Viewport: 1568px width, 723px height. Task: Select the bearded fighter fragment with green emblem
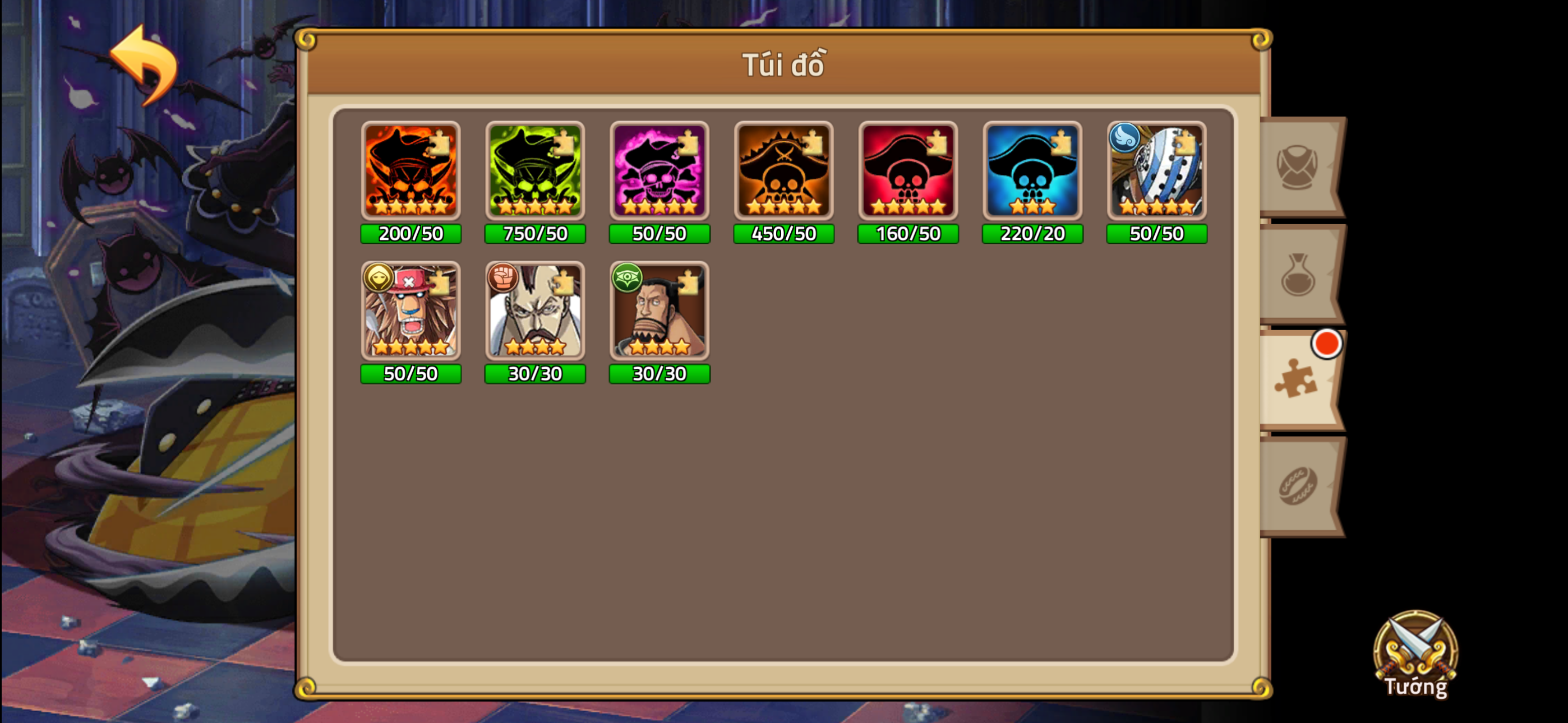(x=659, y=313)
